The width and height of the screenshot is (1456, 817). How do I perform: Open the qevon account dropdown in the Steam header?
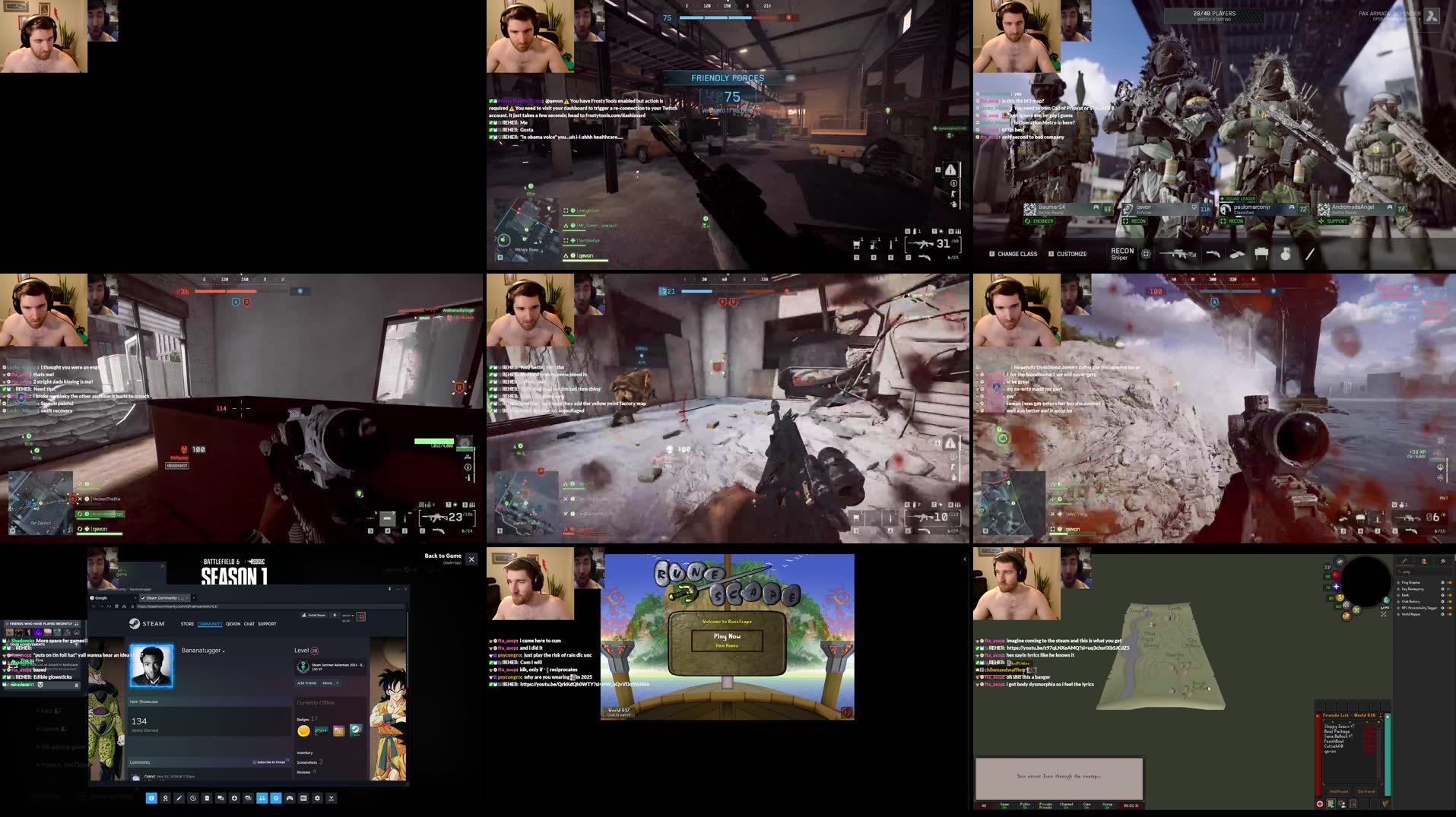coord(347,616)
